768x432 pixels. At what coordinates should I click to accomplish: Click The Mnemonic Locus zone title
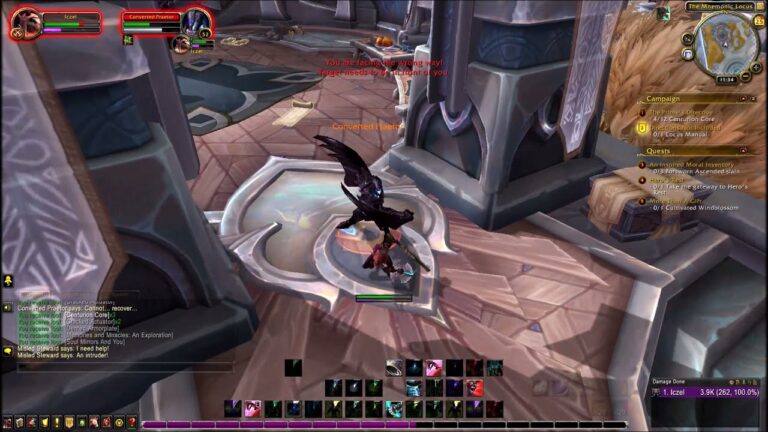tap(720, 6)
